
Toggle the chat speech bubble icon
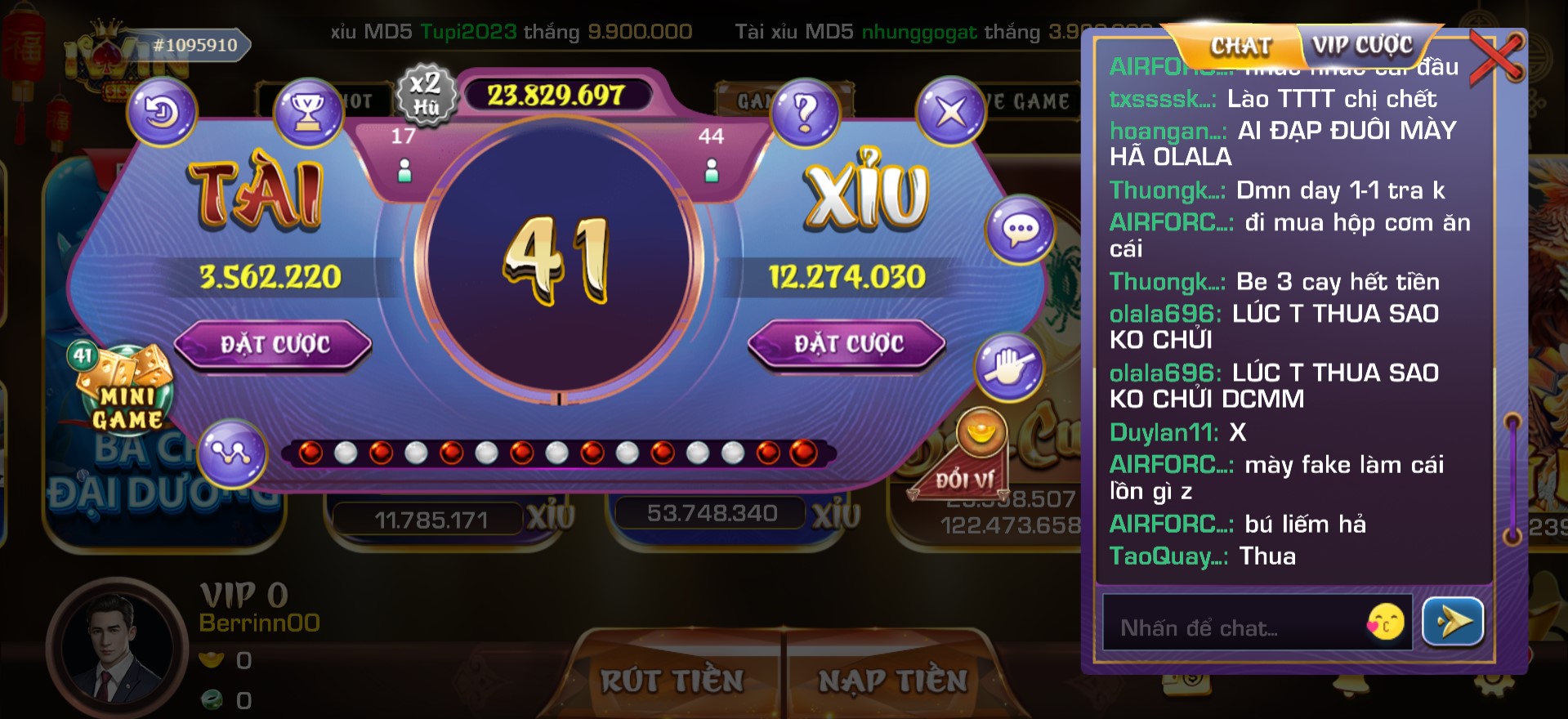pyautogui.click(x=1020, y=230)
